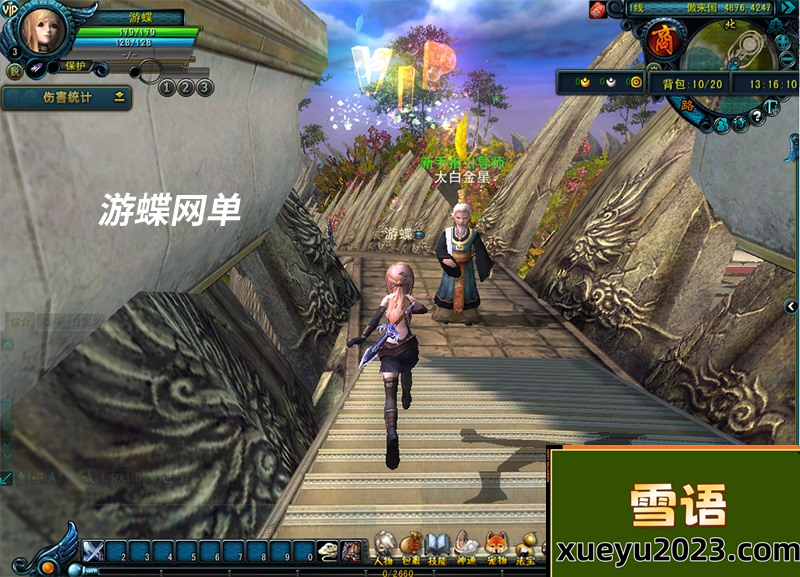Viewport: 800px width, 577px height.
Task: Select the round button numbered 2
Action: pos(185,88)
